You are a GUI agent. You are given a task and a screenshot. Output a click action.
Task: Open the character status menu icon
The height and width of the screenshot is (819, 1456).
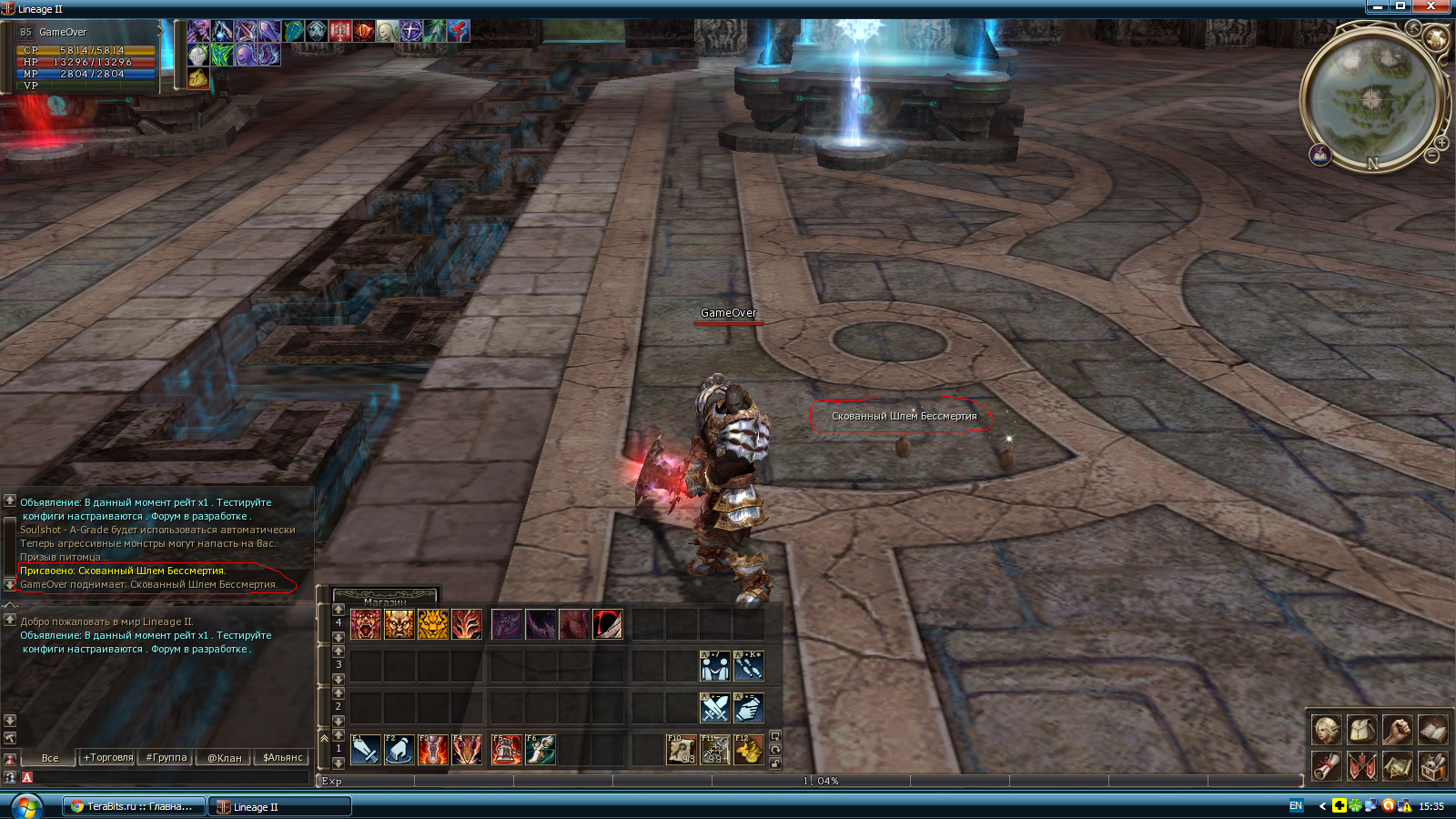1327,730
